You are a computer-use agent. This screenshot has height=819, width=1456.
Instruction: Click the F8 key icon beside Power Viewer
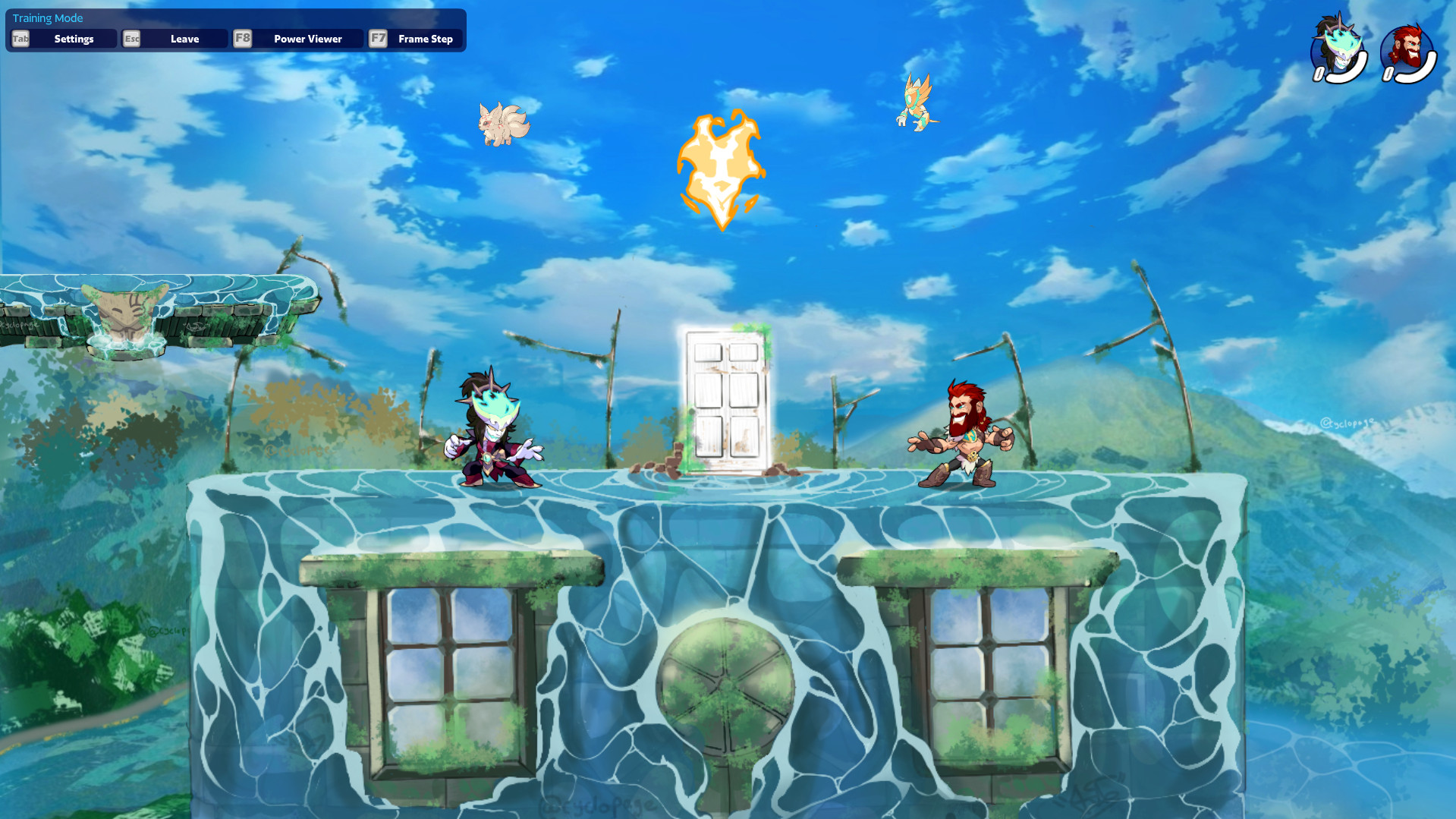pos(242,38)
